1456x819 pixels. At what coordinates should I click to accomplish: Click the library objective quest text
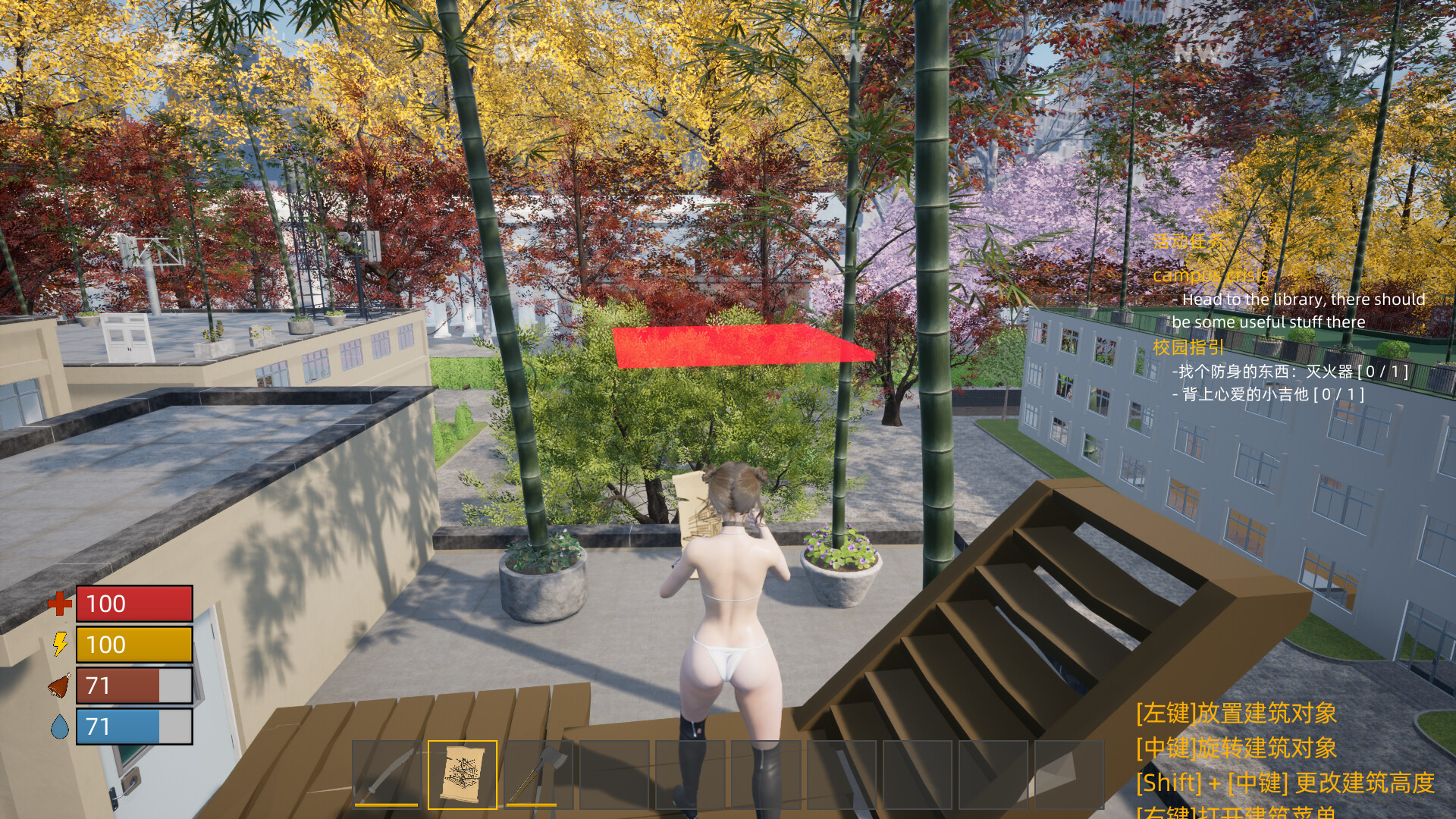[x=1297, y=310]
